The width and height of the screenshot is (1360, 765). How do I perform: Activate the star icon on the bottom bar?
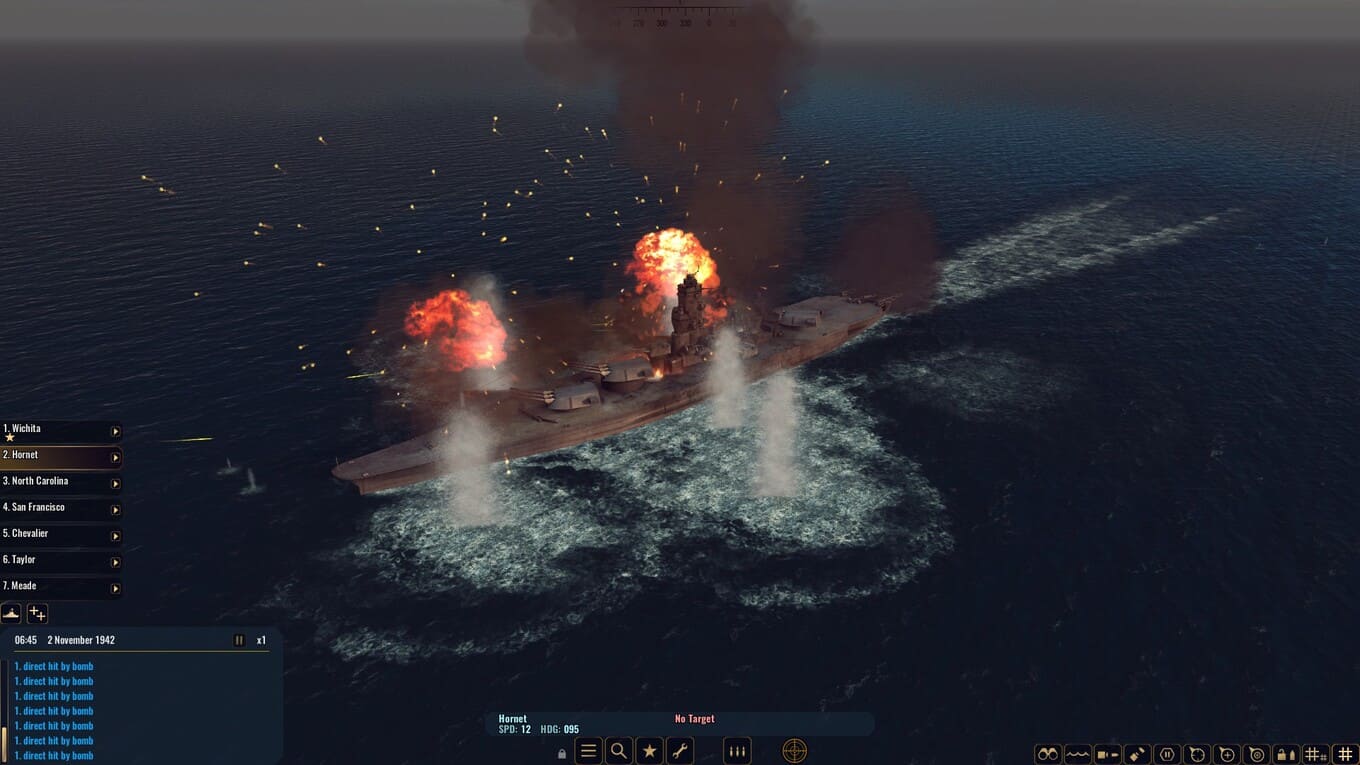650,751
